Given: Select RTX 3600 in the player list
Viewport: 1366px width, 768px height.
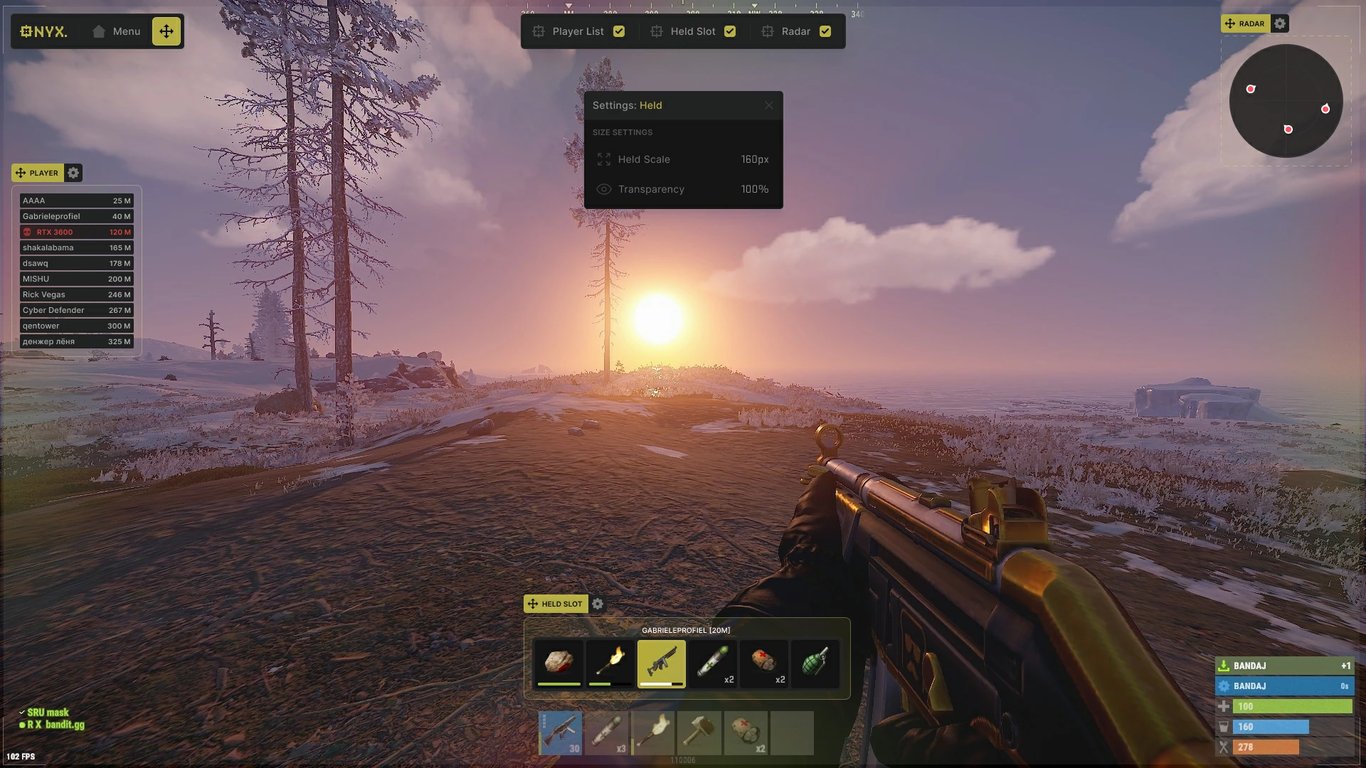Looking at the screenshot, I should [x=76, y=232].
